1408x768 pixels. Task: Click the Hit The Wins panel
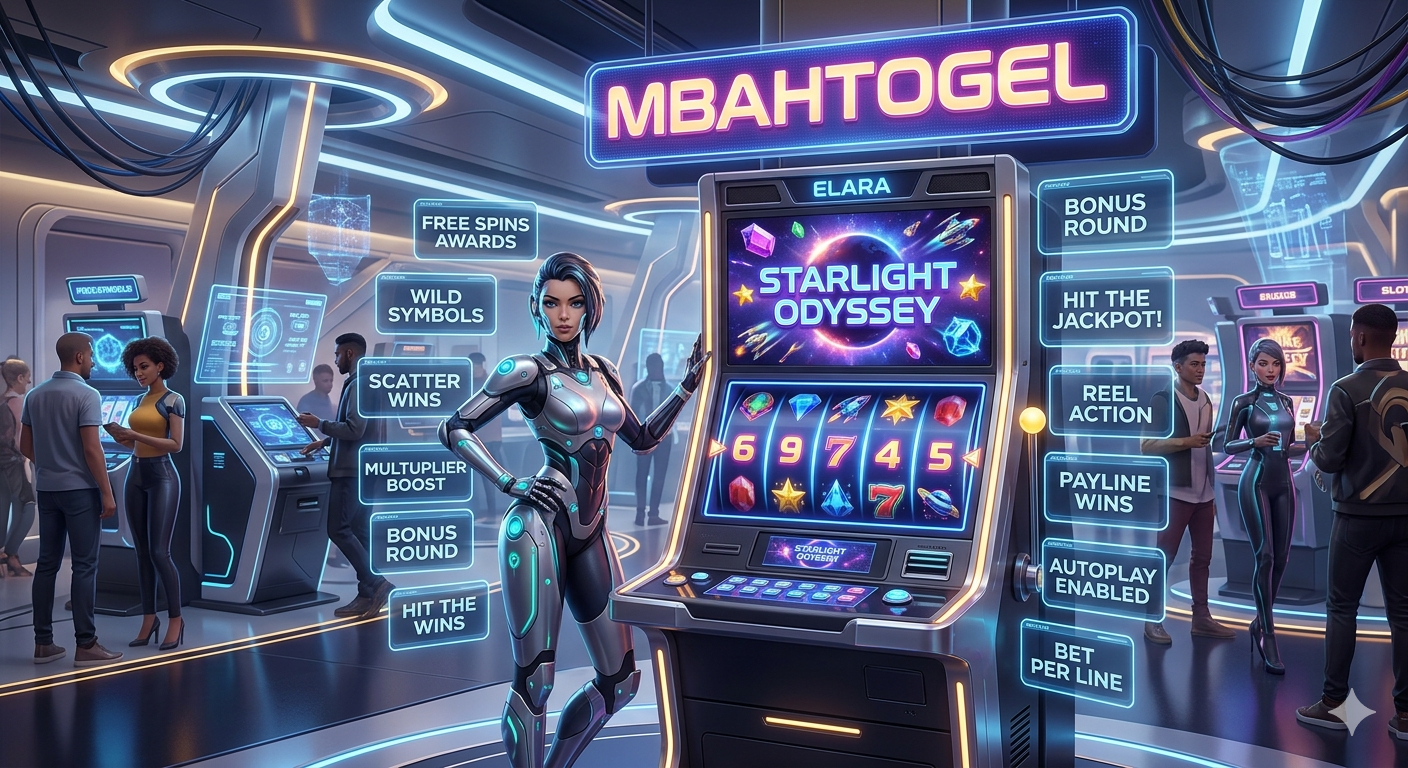pos(438,614)
